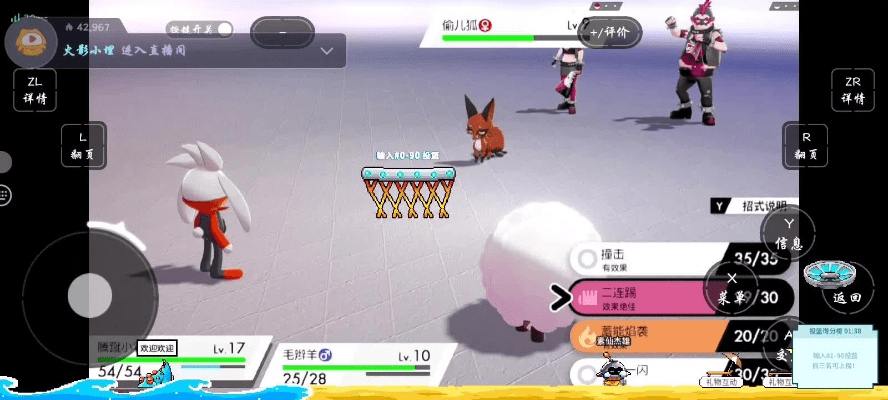Tap the L 翻页 button
888x400 pixels.
83,145
